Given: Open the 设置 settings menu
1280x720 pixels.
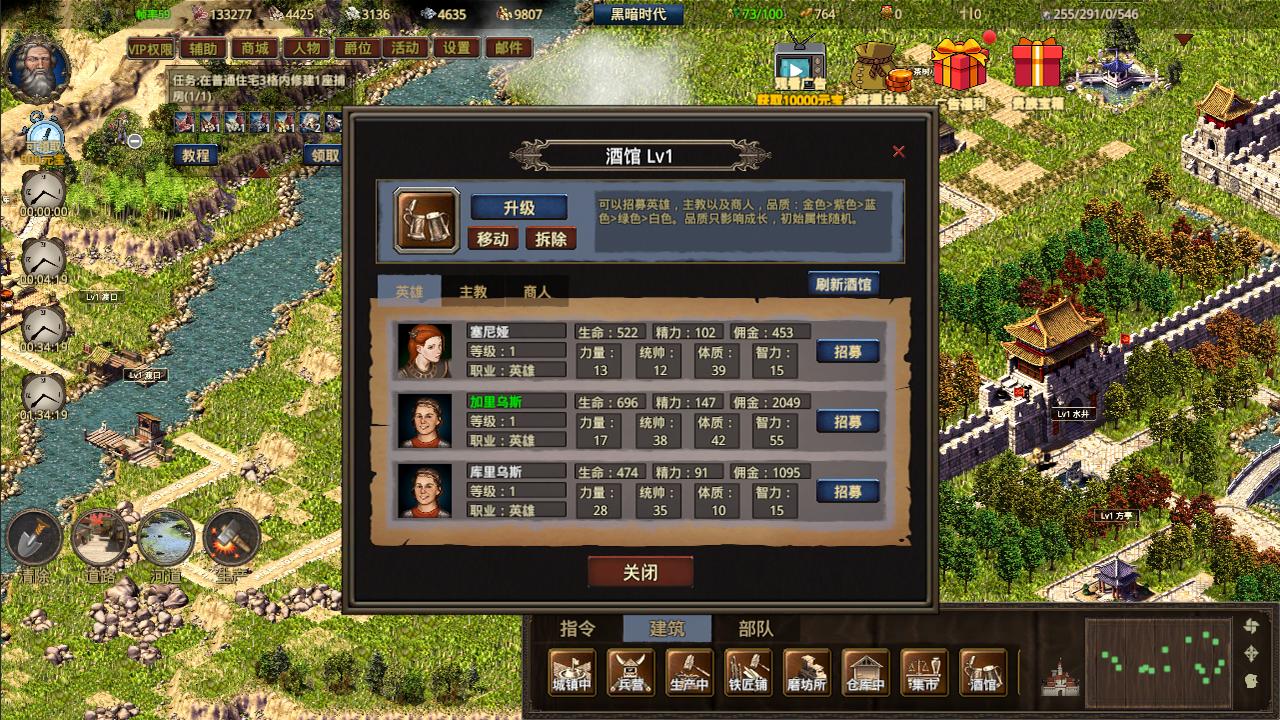Looking at the screenshot, I should click(456, 48).
